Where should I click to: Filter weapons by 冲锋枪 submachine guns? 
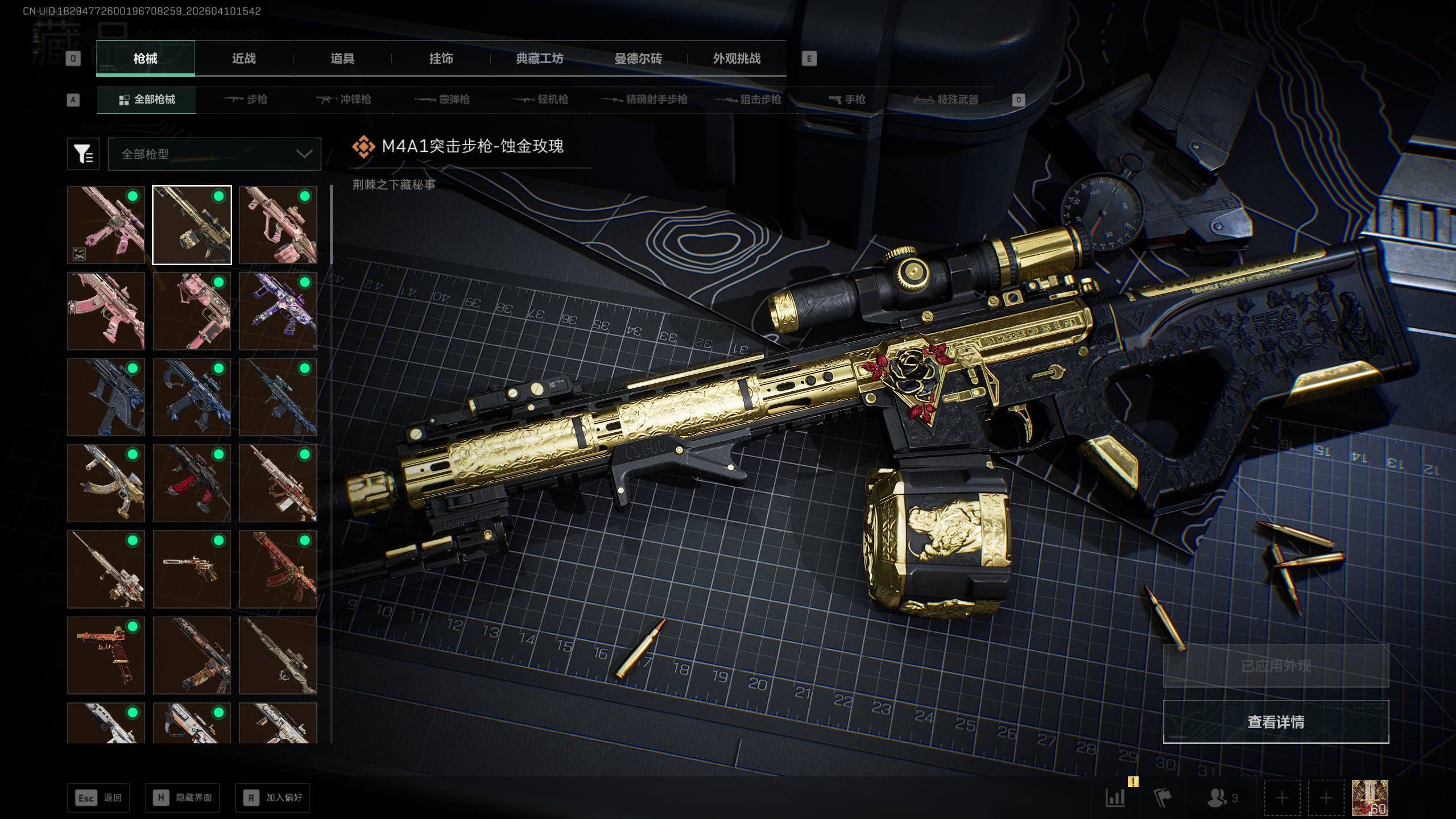click(x=344, y=100)
